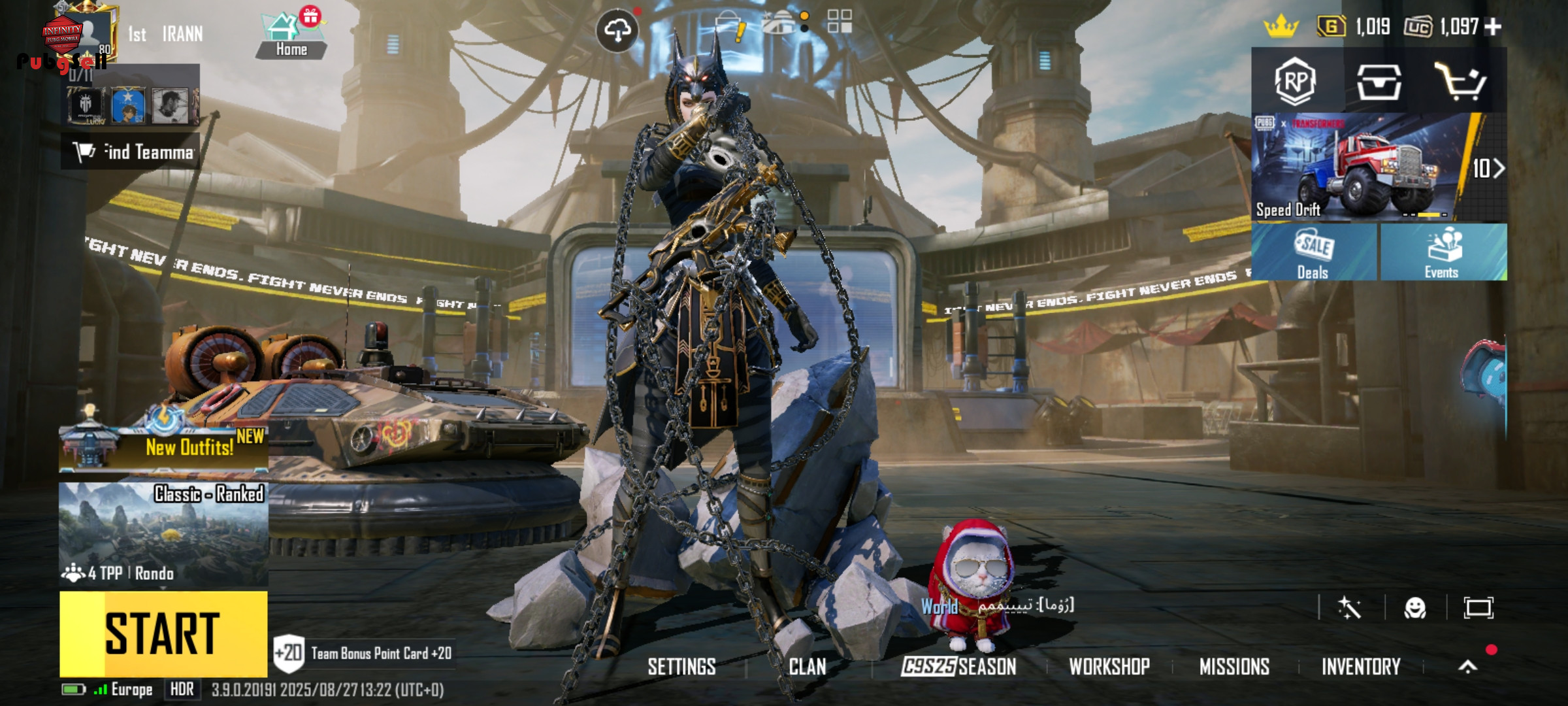
Task: Show the MISSIONS list
Action: pos(1234,667)
